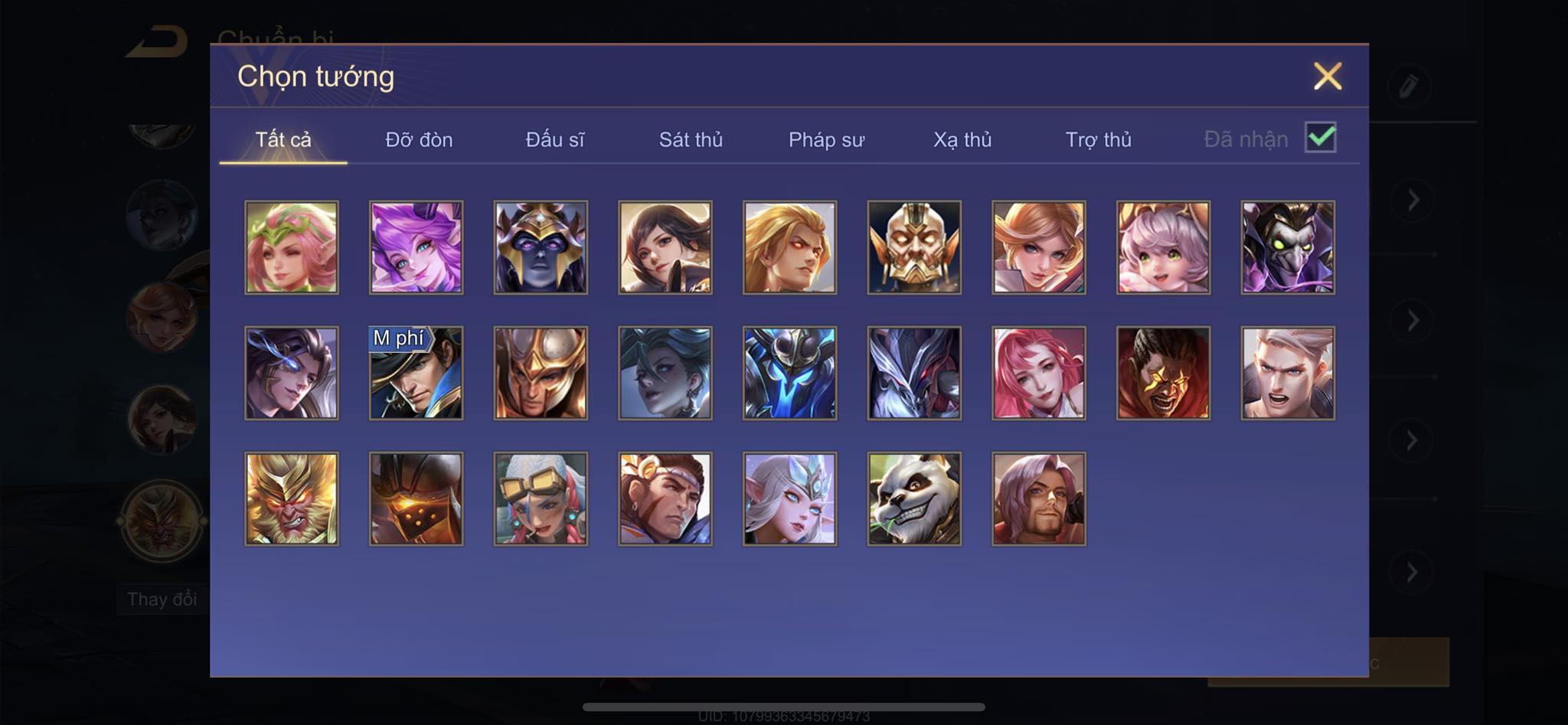The width and height of the screenshot is (1568, 725).
Task: Switch to the Đỡ đòn tab
Action: click(419, 140)
